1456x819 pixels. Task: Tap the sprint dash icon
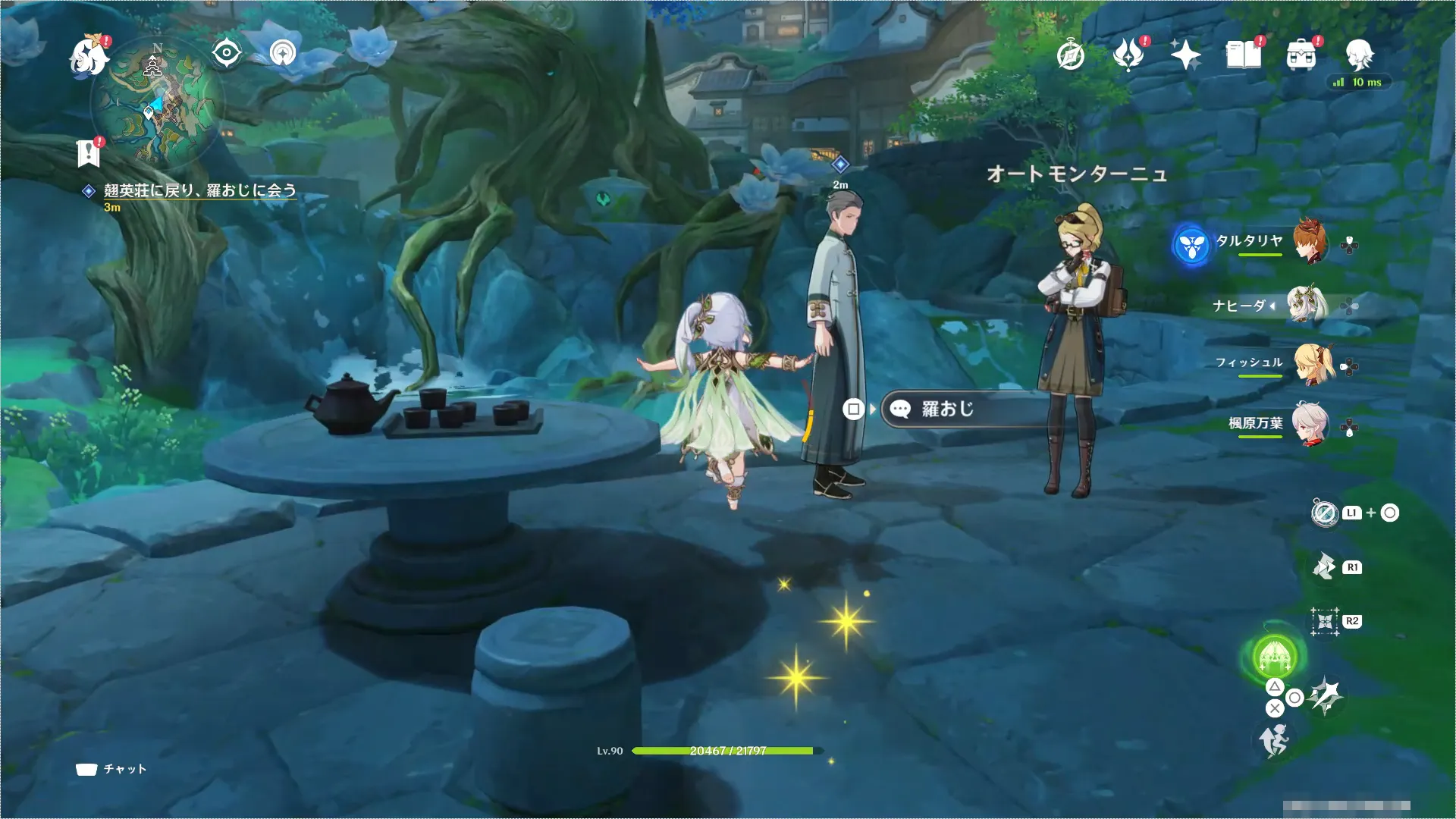[x=1275, y=739]
